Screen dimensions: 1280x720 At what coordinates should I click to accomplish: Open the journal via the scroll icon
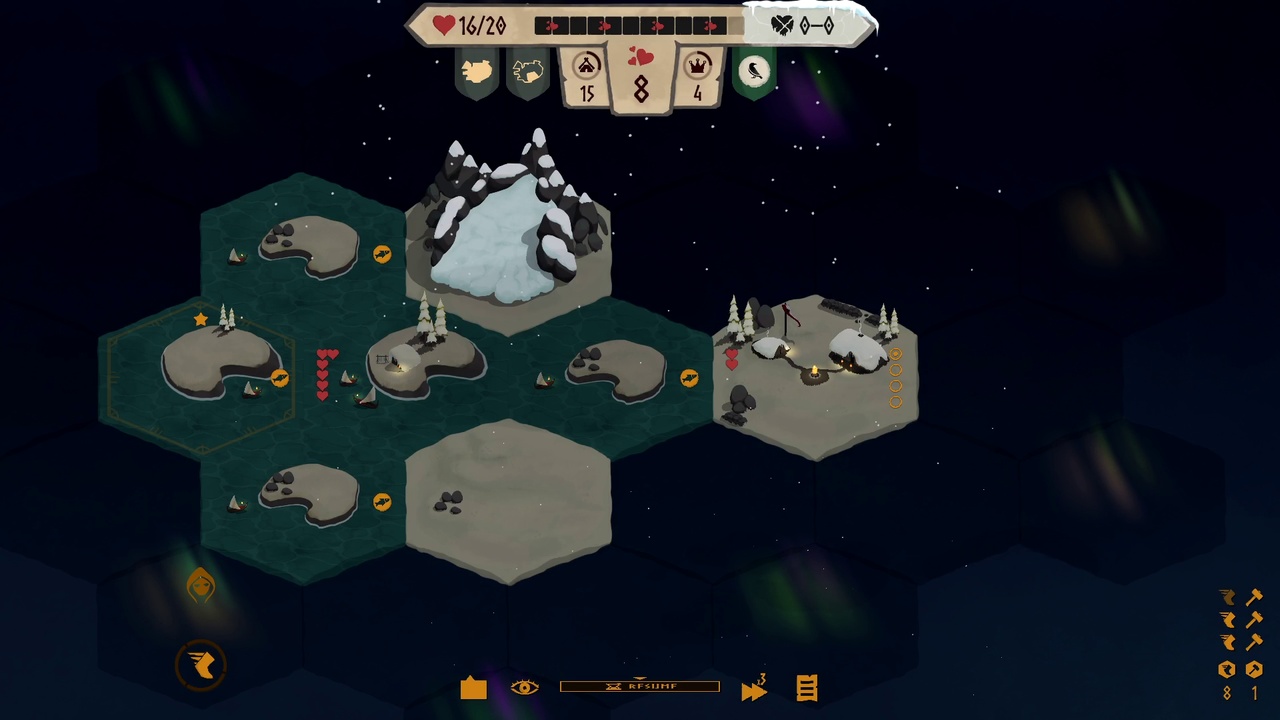click(807, 688)
